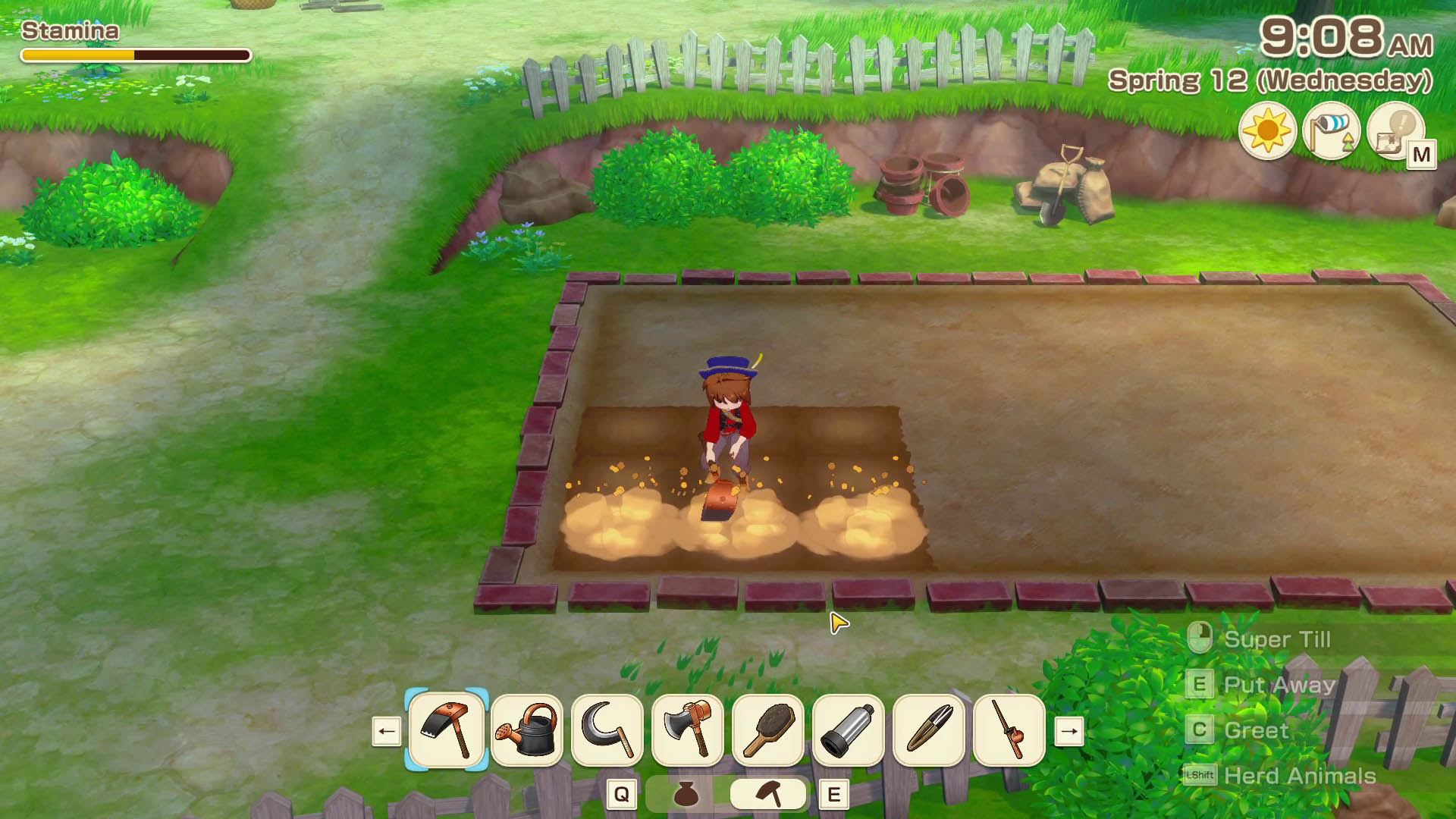
Task: Open the map icon
Action: coord(1397,132)
